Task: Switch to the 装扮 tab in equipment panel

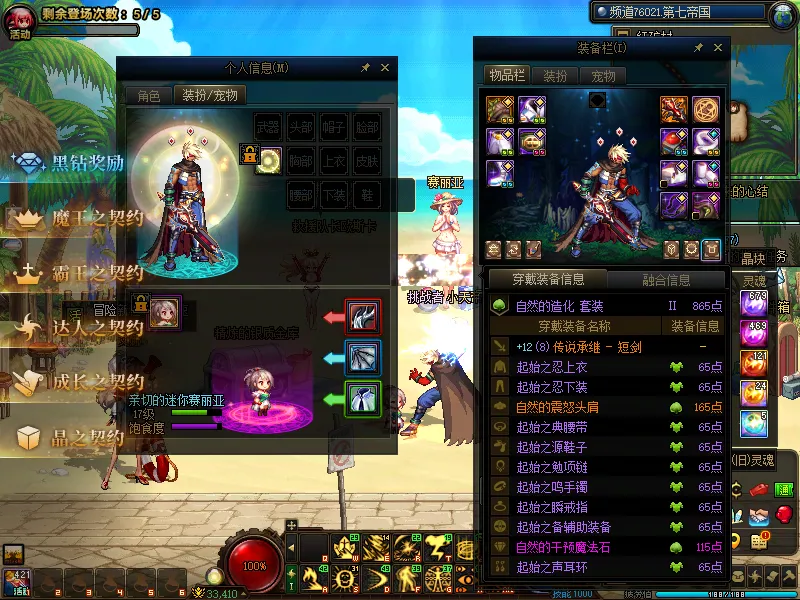Action: pyautogui.click(x=555, y=76)
